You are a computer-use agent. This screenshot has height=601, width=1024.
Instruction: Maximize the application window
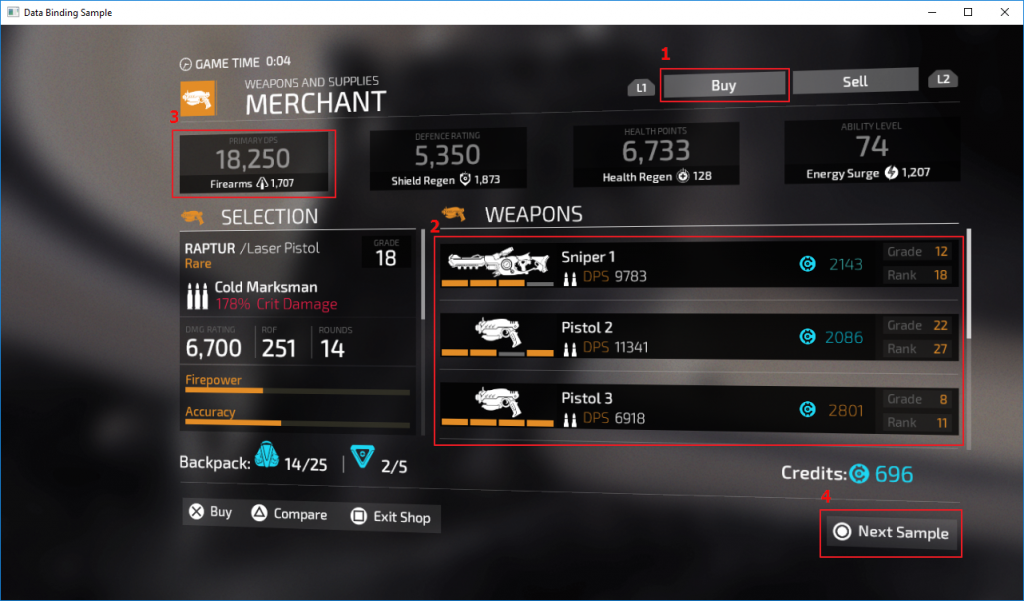coord(968,12)
